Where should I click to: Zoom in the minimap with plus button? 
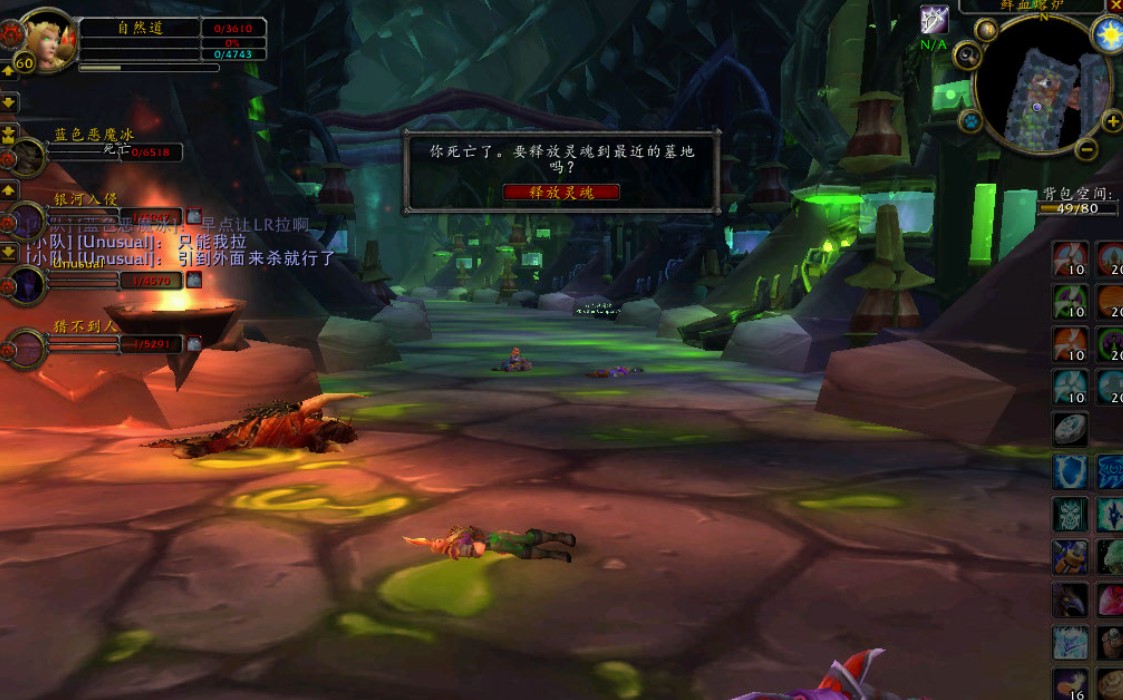(1111, 121)
